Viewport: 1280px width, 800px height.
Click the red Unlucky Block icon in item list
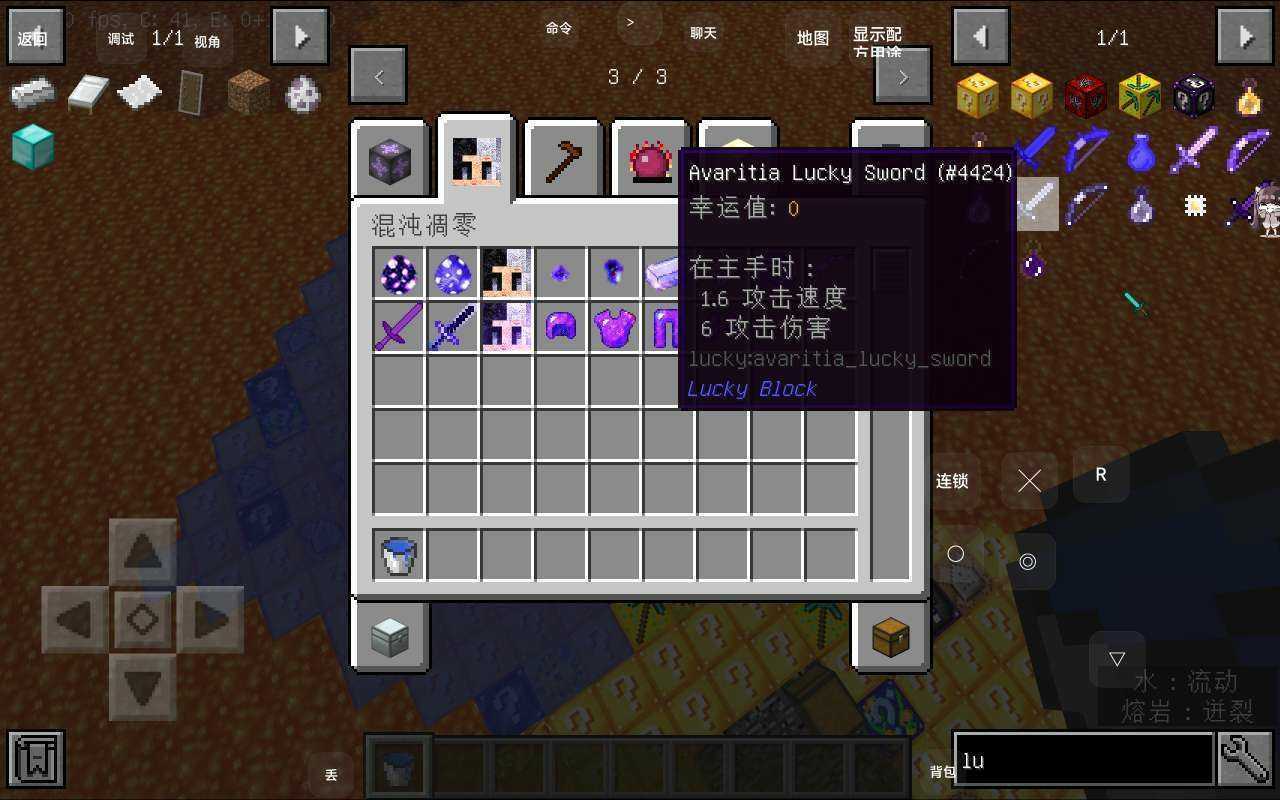(1086, 95)
